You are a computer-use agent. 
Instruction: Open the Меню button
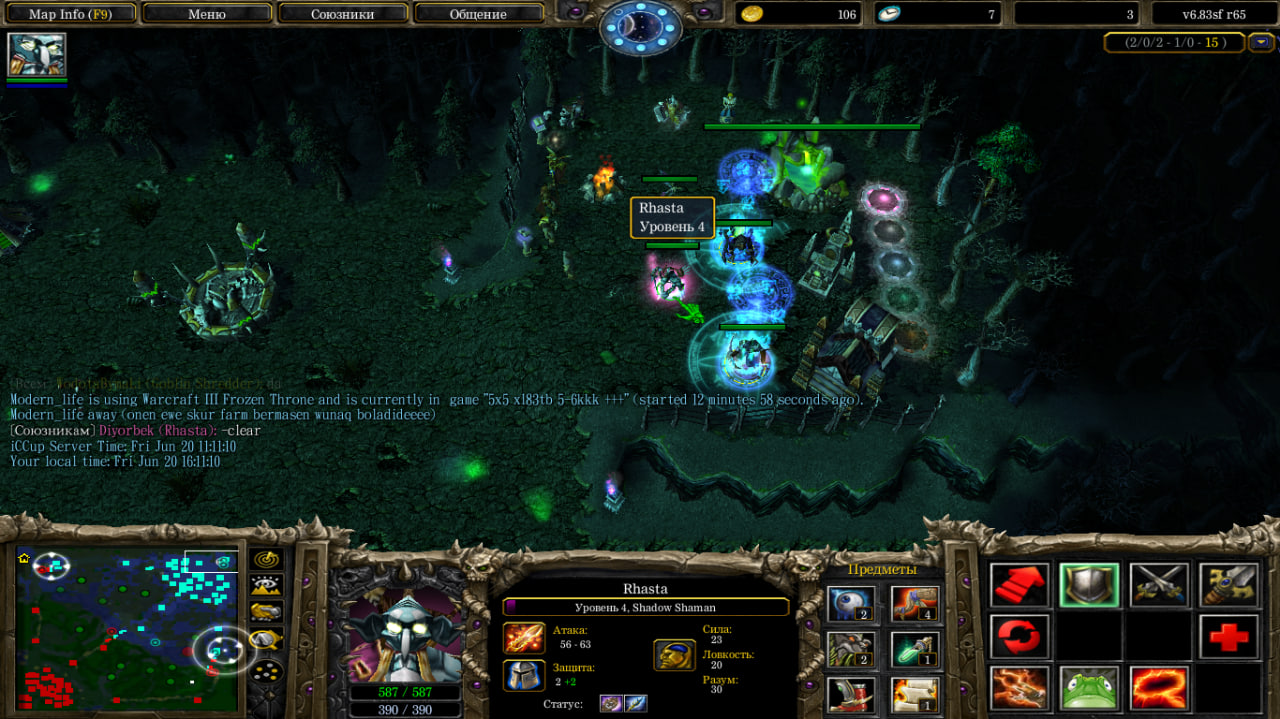(x=207, y=14)
